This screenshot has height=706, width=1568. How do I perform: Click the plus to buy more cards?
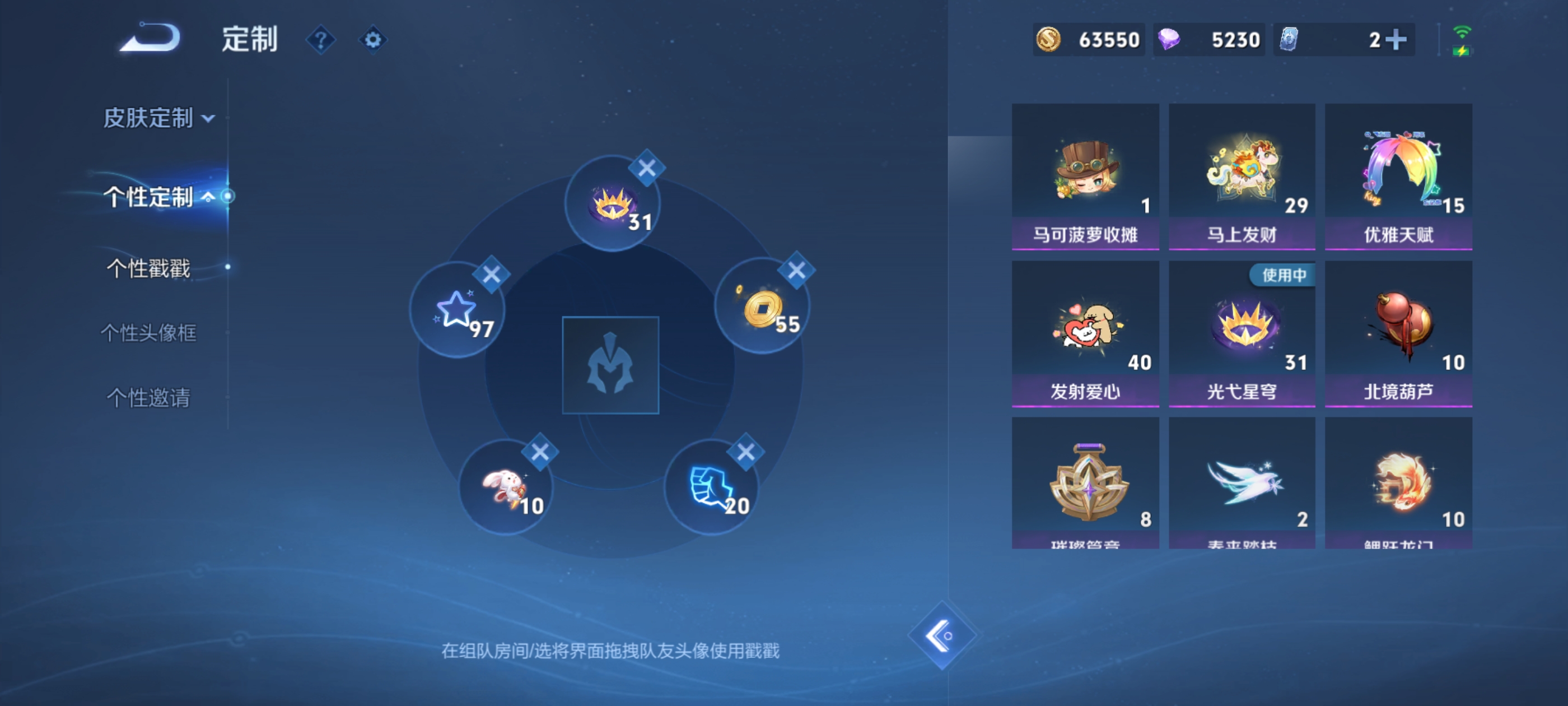tap(1396, 39)
